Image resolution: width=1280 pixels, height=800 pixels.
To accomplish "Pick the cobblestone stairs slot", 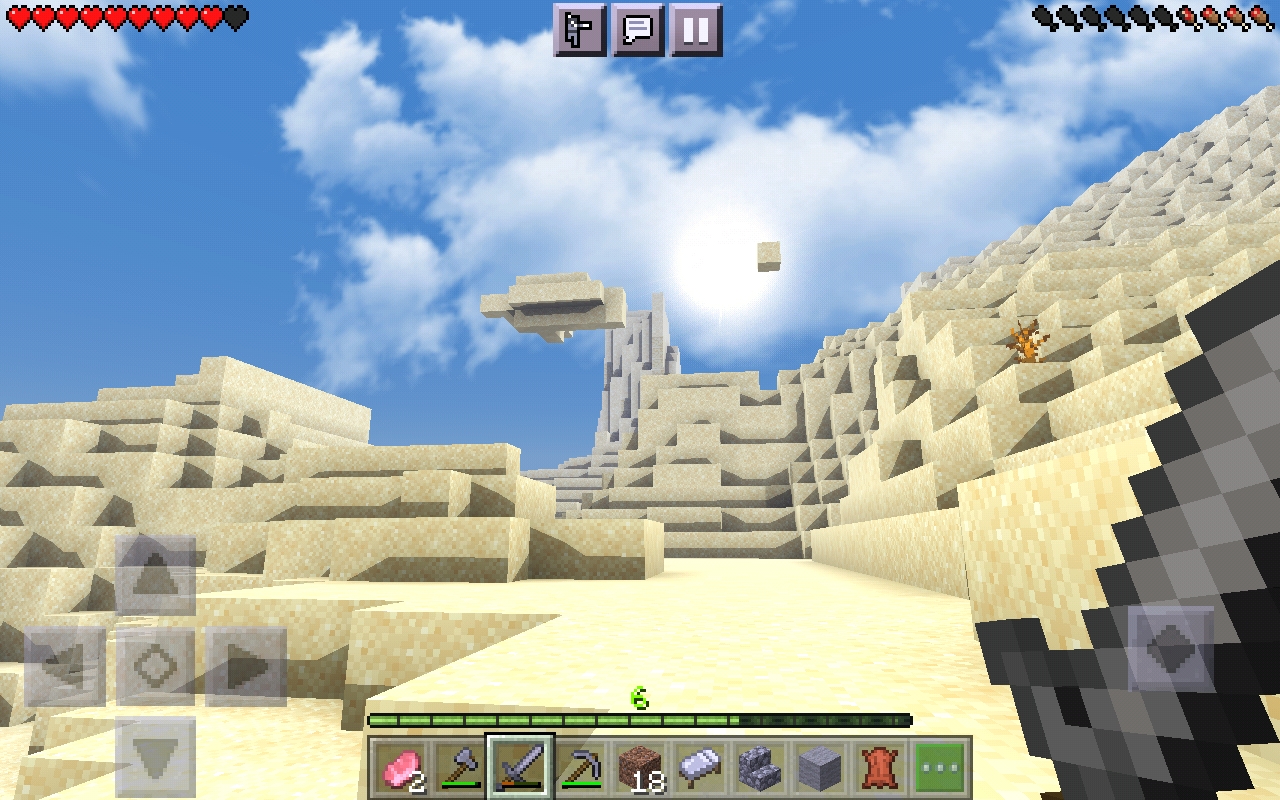I will point(761,768).
